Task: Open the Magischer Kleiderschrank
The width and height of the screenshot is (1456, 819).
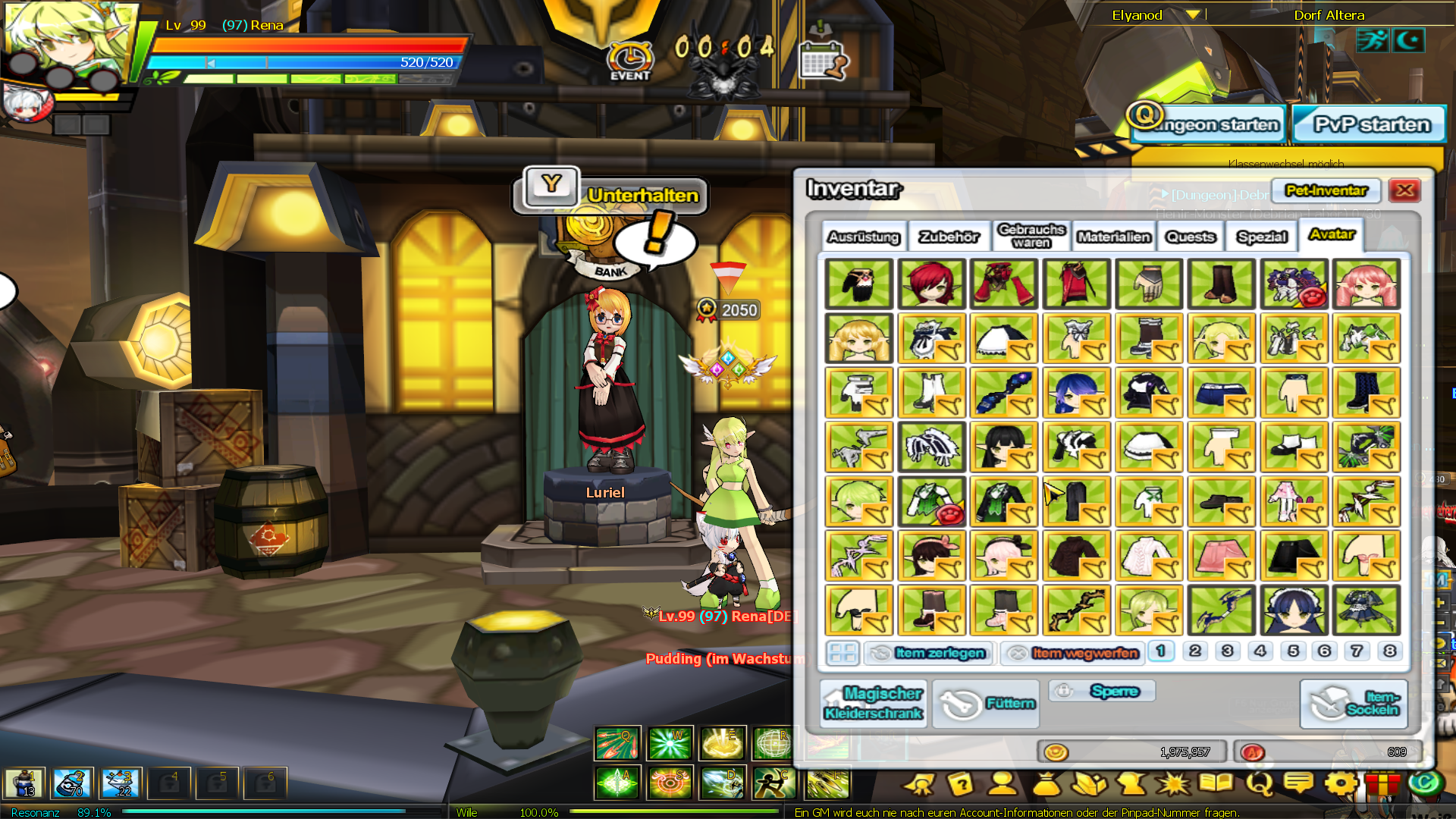Action: point(873,703)
